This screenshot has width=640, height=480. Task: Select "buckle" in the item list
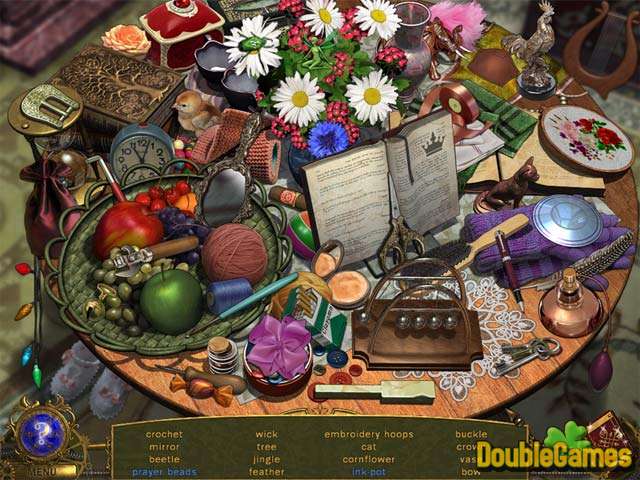coord(471,434)
